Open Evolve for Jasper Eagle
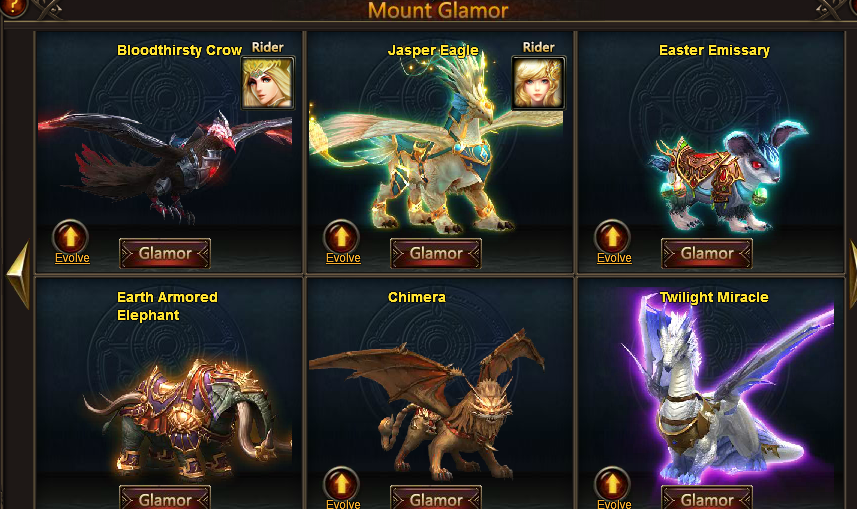 click(x=342, y=238)
